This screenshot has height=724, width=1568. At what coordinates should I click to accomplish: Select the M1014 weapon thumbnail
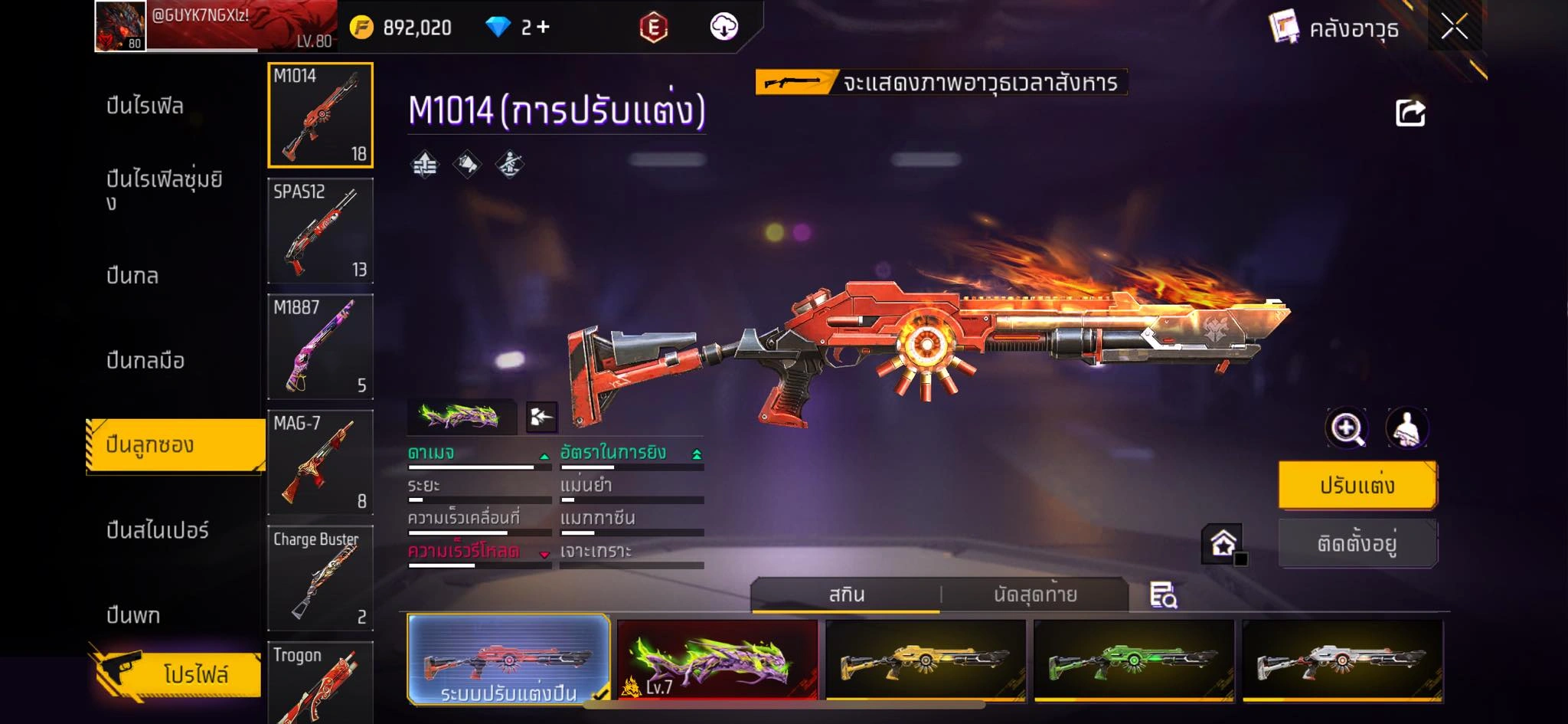click(320, 115)
